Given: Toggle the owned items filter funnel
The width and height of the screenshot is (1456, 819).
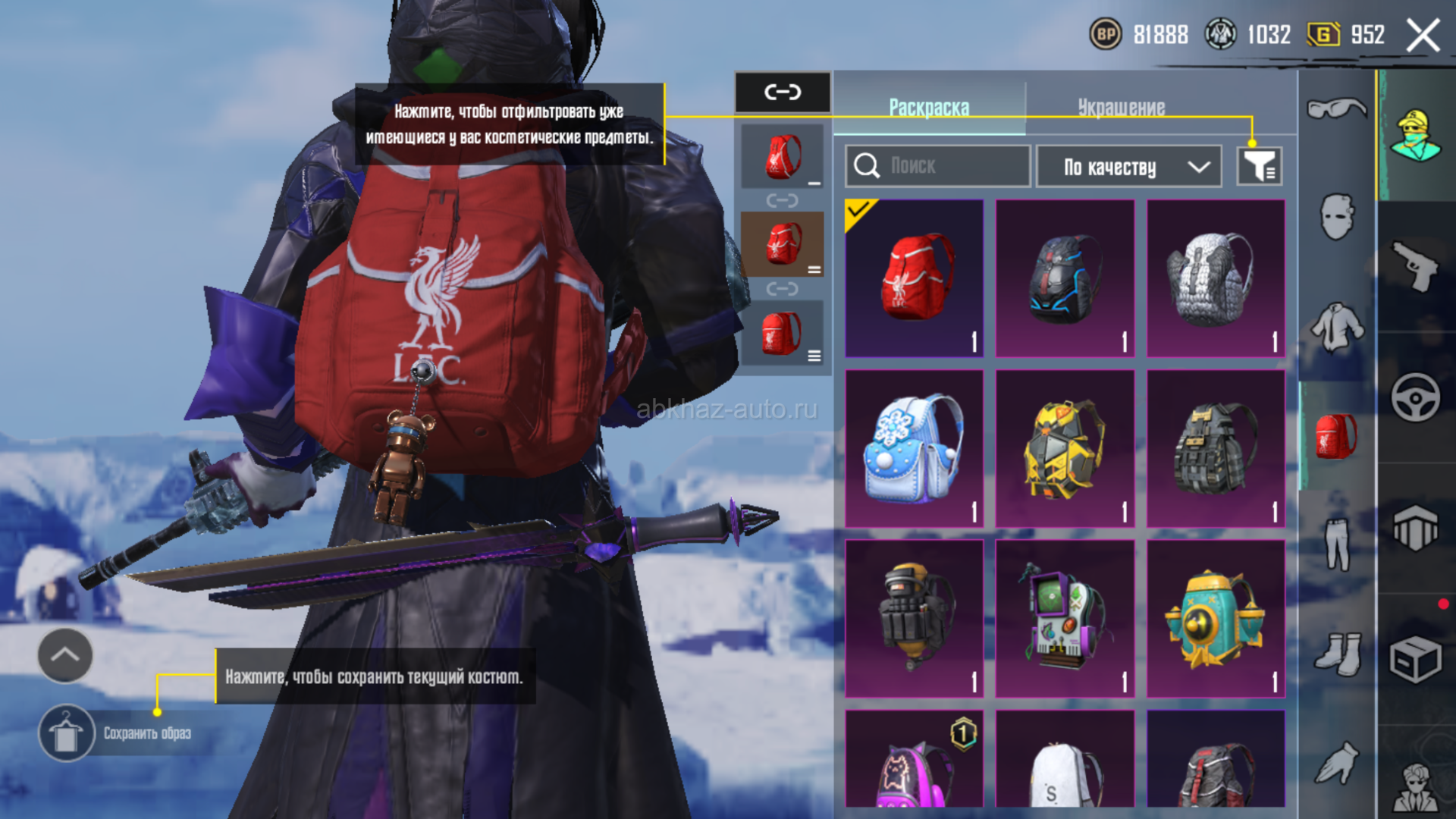Looking at the screenshot, I should [x=1259, y=166].
